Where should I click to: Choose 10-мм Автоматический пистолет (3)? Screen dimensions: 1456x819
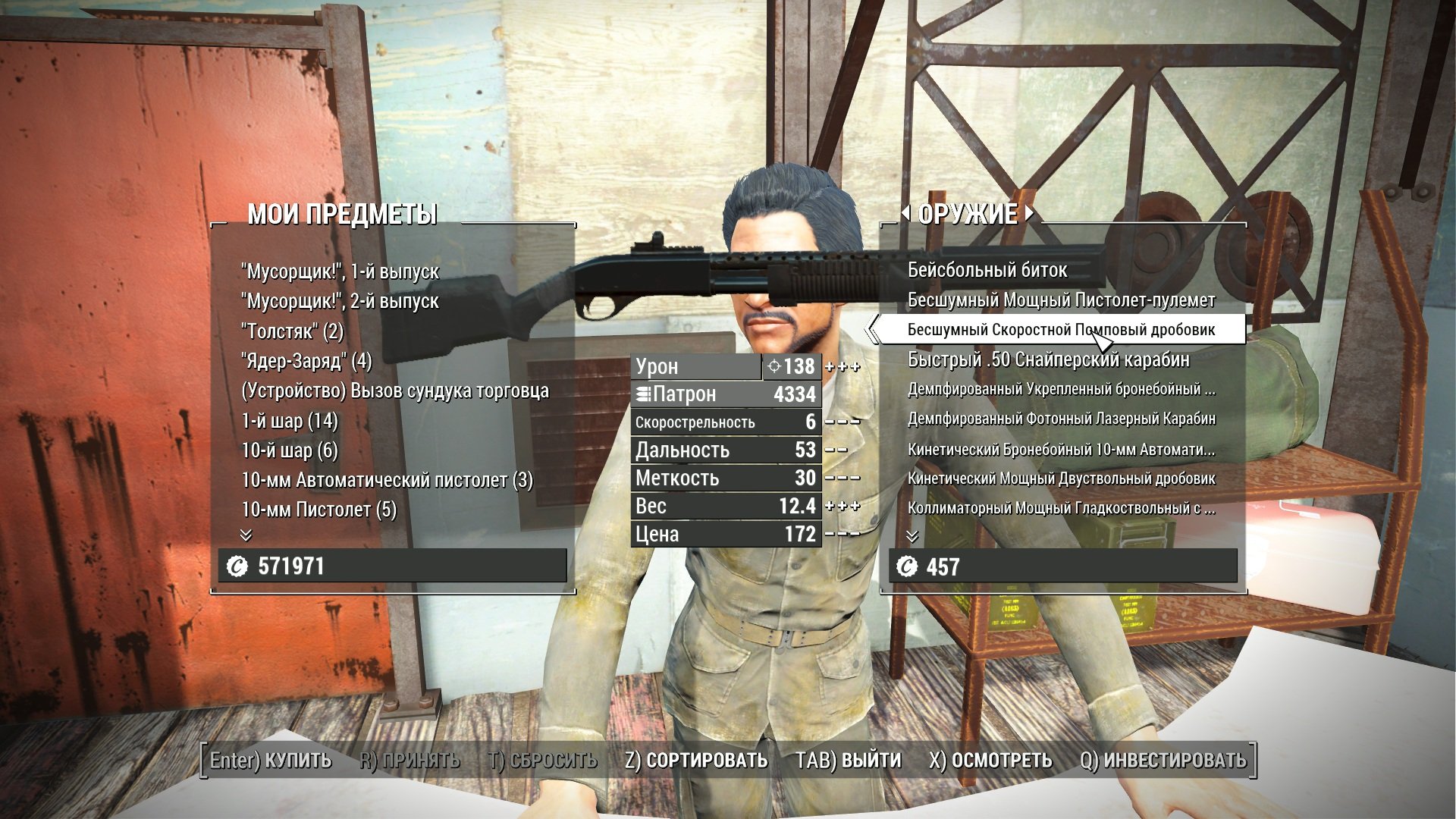(x=387, y=480)
